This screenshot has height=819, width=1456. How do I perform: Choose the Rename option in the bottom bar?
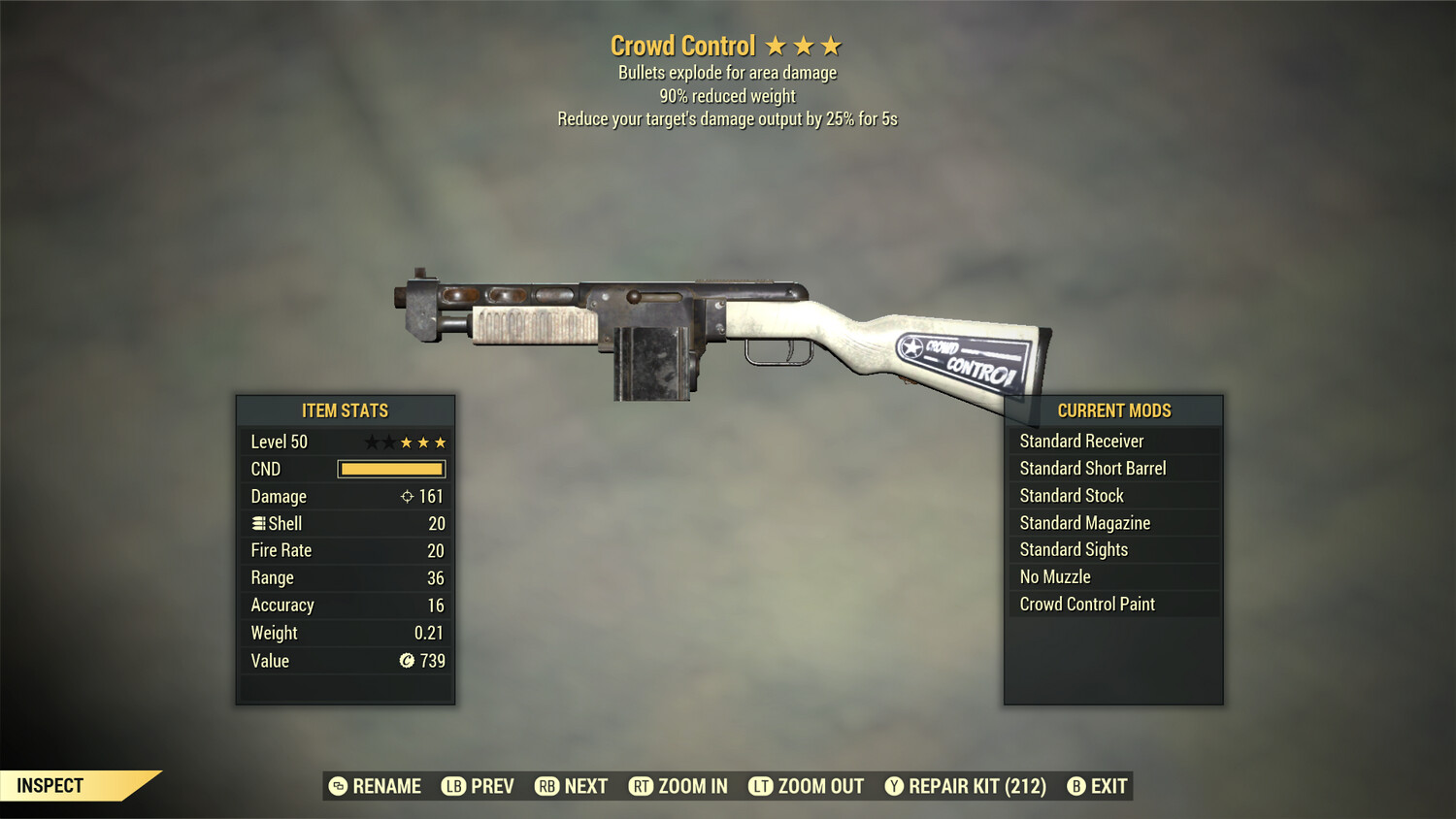[376, 786]
